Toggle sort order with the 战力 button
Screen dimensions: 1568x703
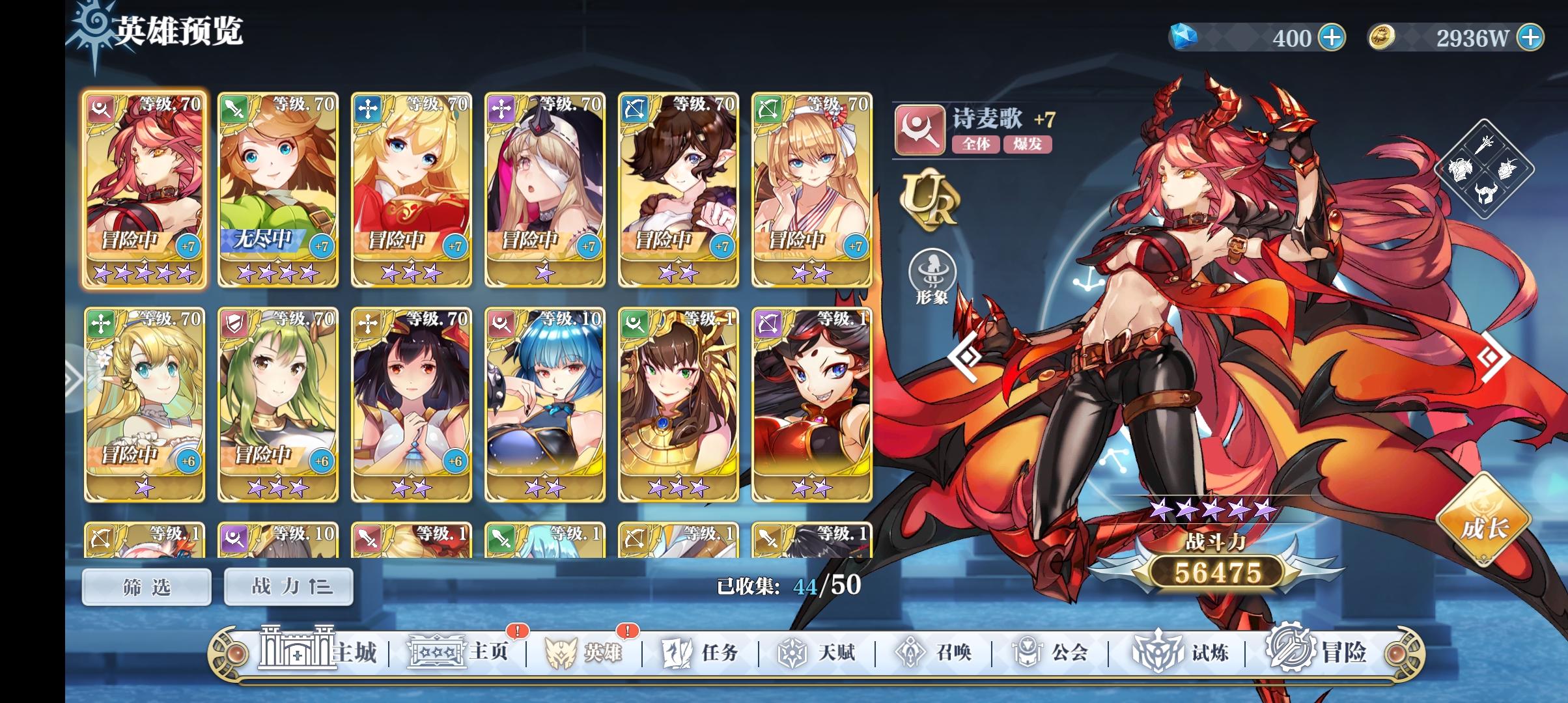[x=288, y=585]
